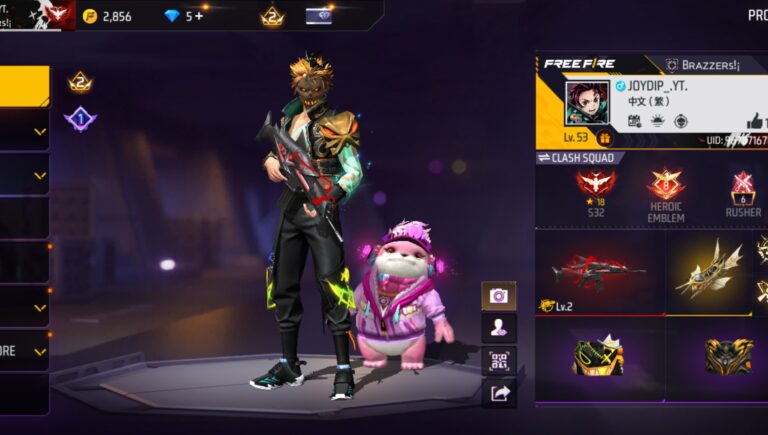Open the camera screenshot button
Viewport: 768px width, 435px height.
coord(498,295)
